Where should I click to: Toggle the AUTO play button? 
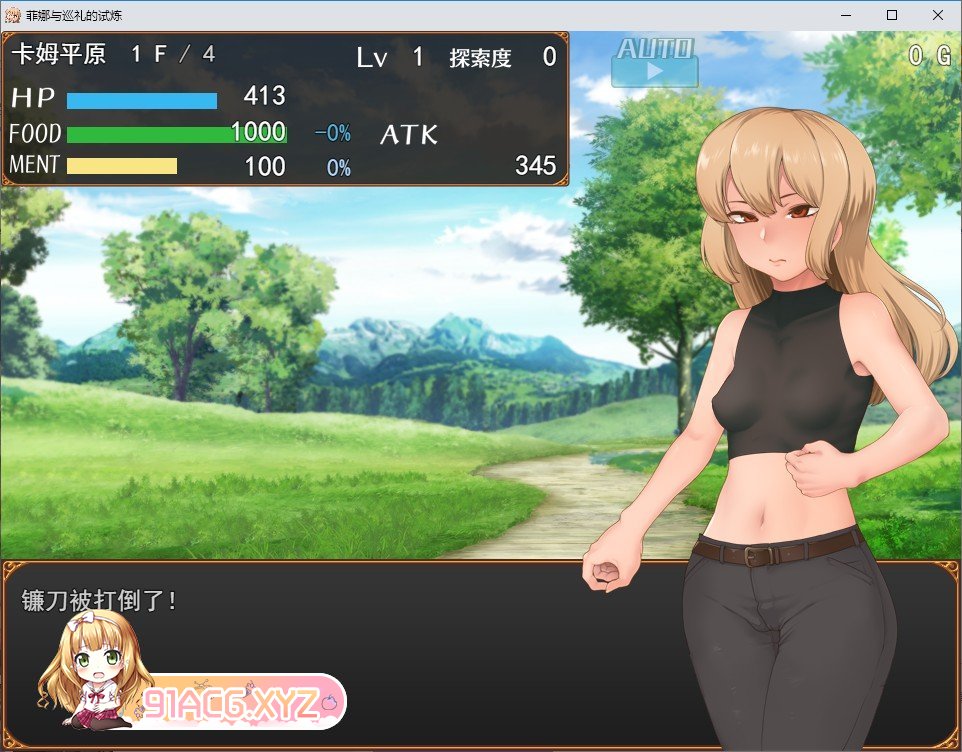655,63
